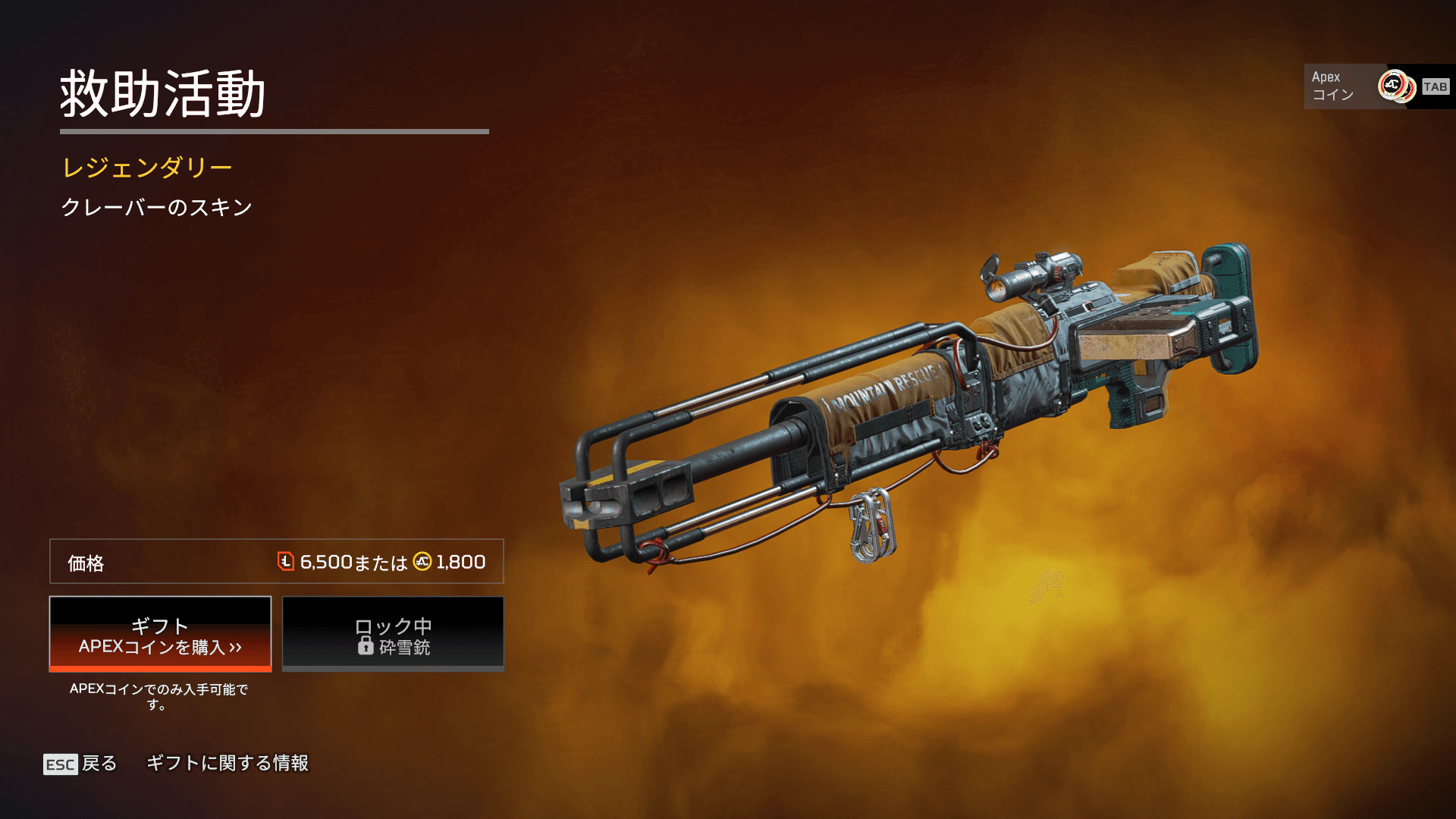The image size is (1456, 819).
Task: Open ギフトに関する情報 gift info
Action: [x=227, y=763]
